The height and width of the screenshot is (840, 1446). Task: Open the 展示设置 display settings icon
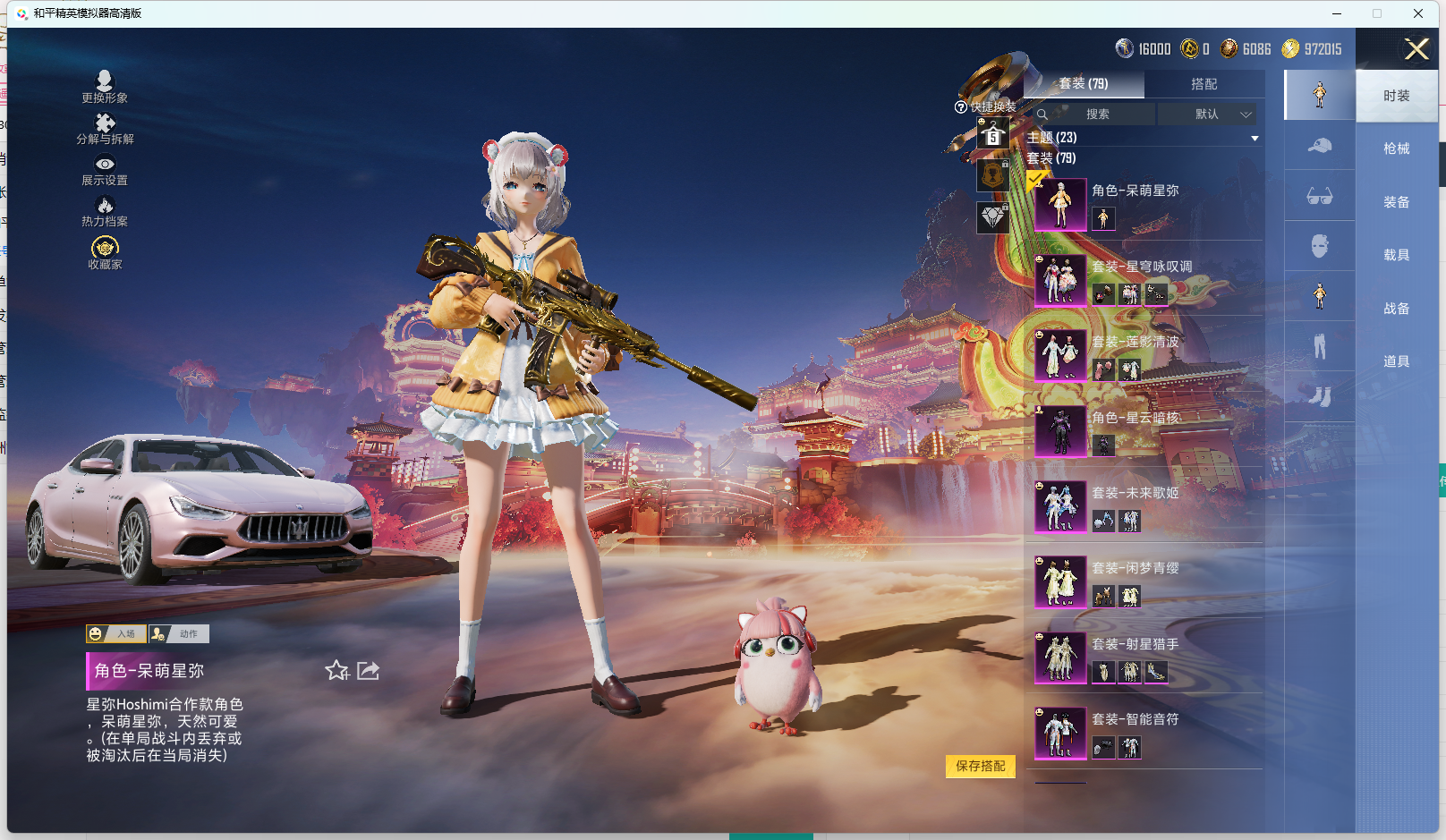point(105,169)
